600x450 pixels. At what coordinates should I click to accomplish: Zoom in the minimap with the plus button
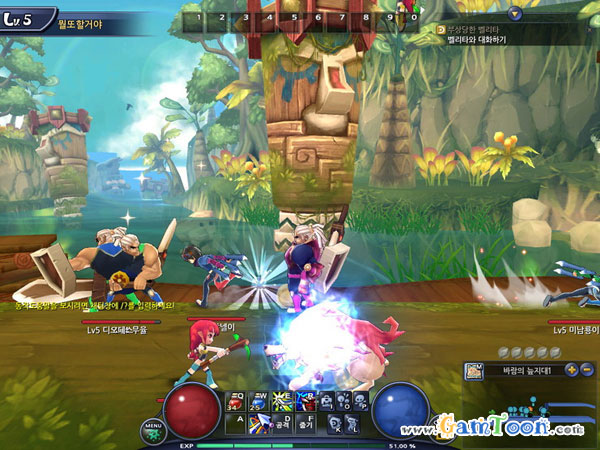pos(571,370)
